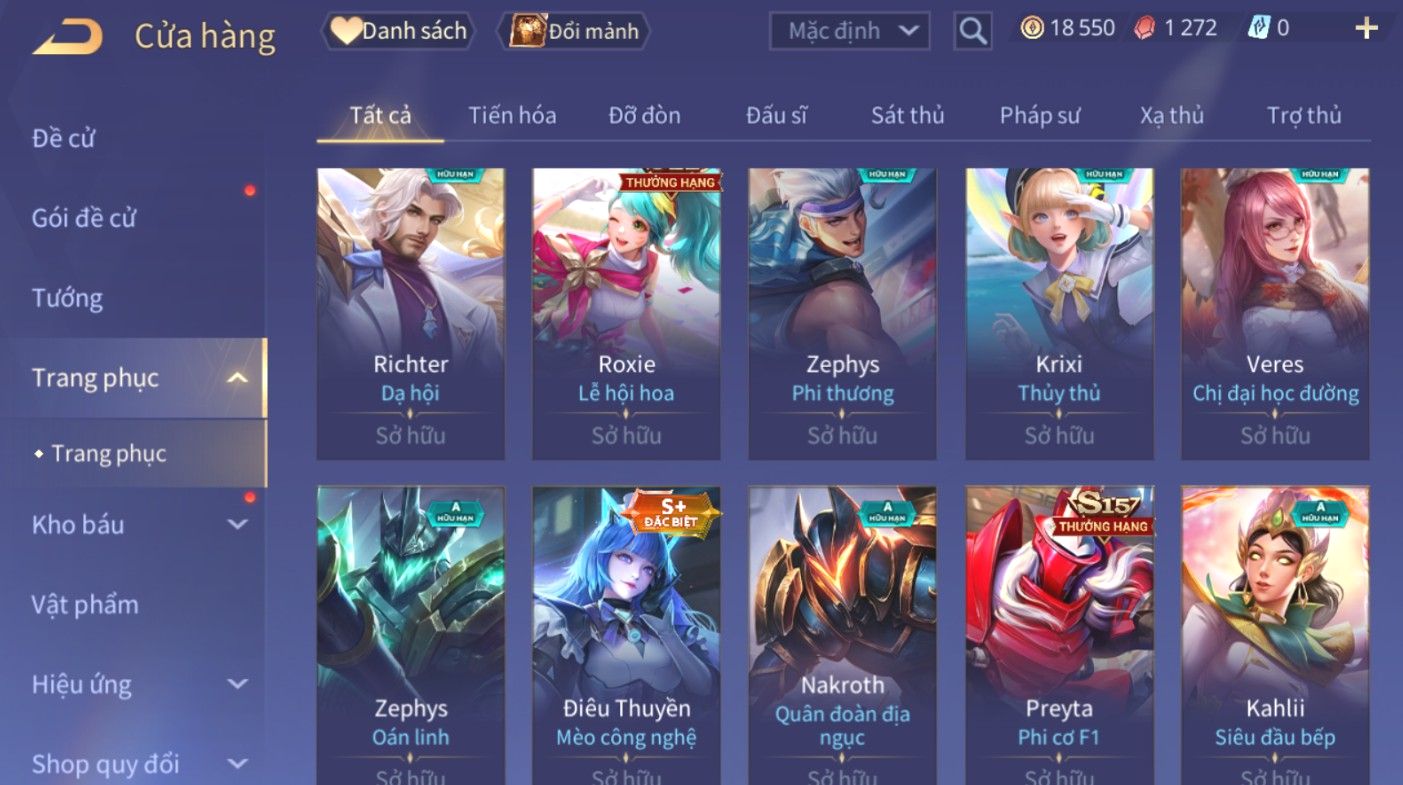Add currency with the plus button
Viewport: 1403px width, 785px height.
1366,28
